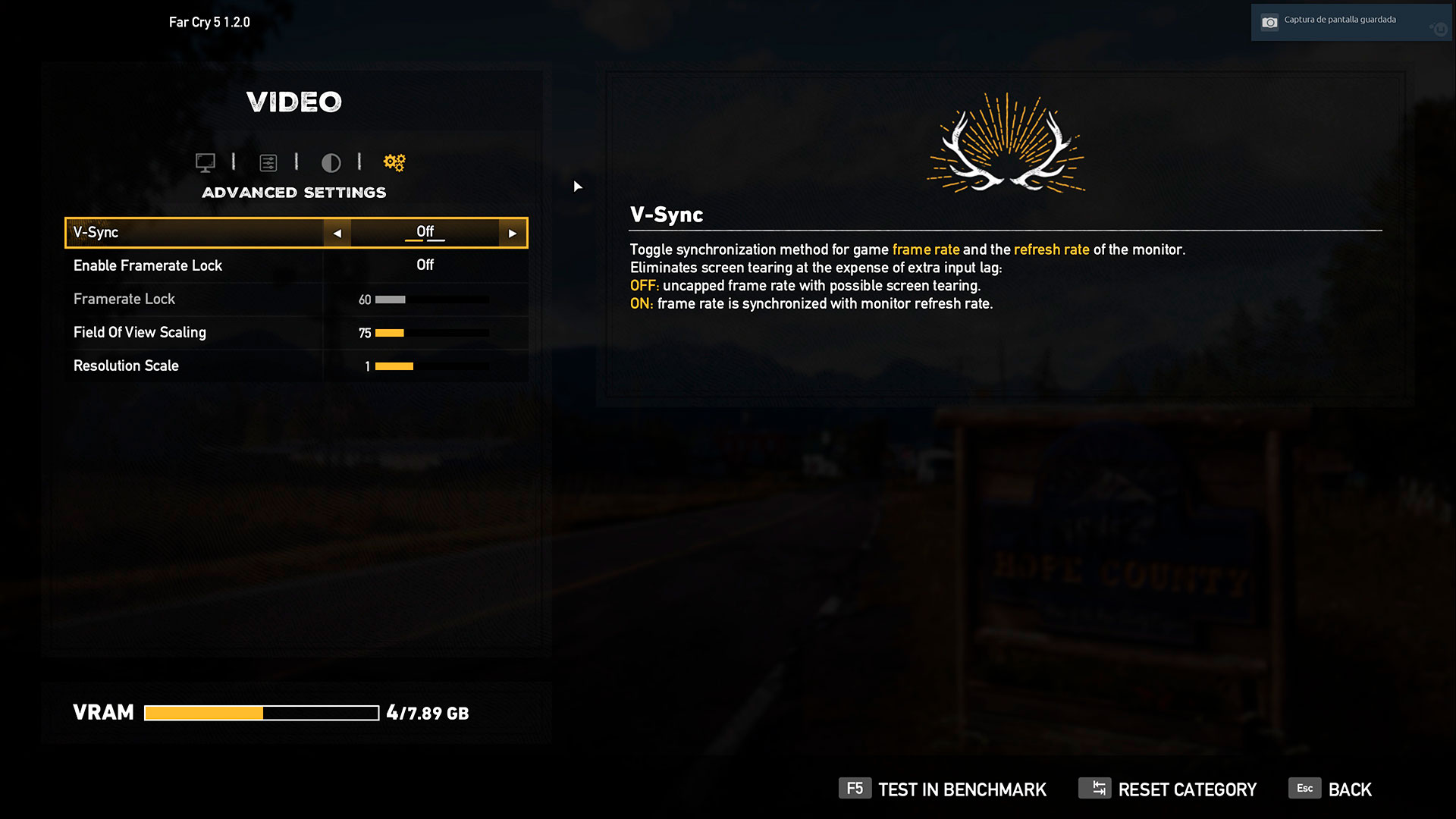Go Back from video settings

pyautogui.click(x=1331, y=789)
